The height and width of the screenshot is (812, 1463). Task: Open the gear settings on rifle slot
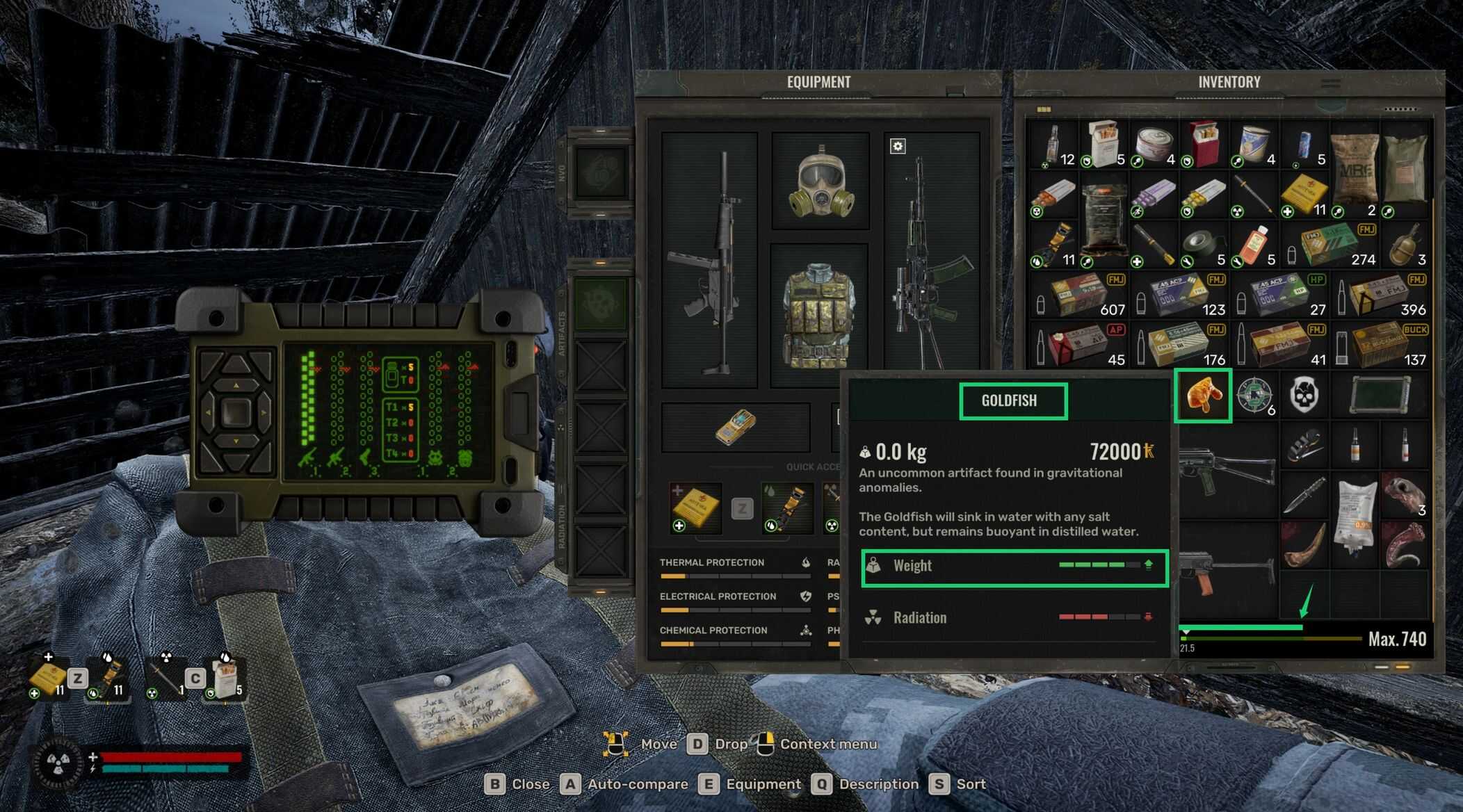(898, 146)
